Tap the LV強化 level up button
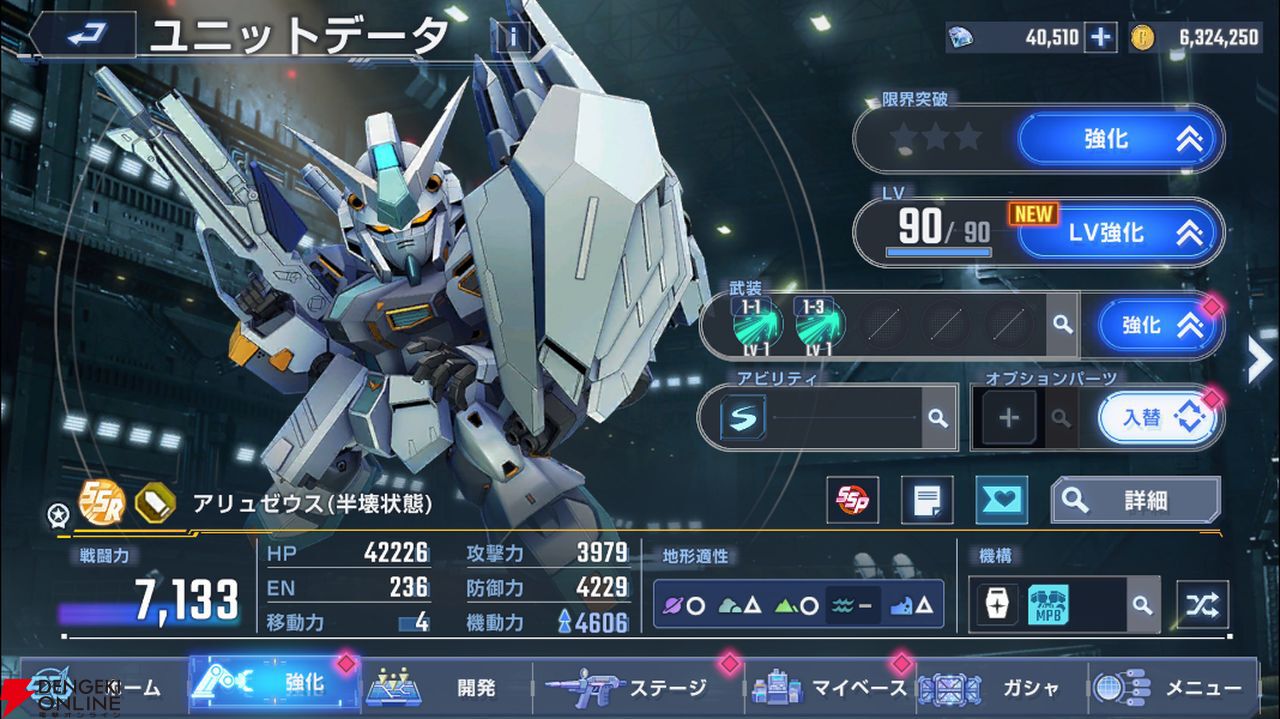 [1120, 233]
